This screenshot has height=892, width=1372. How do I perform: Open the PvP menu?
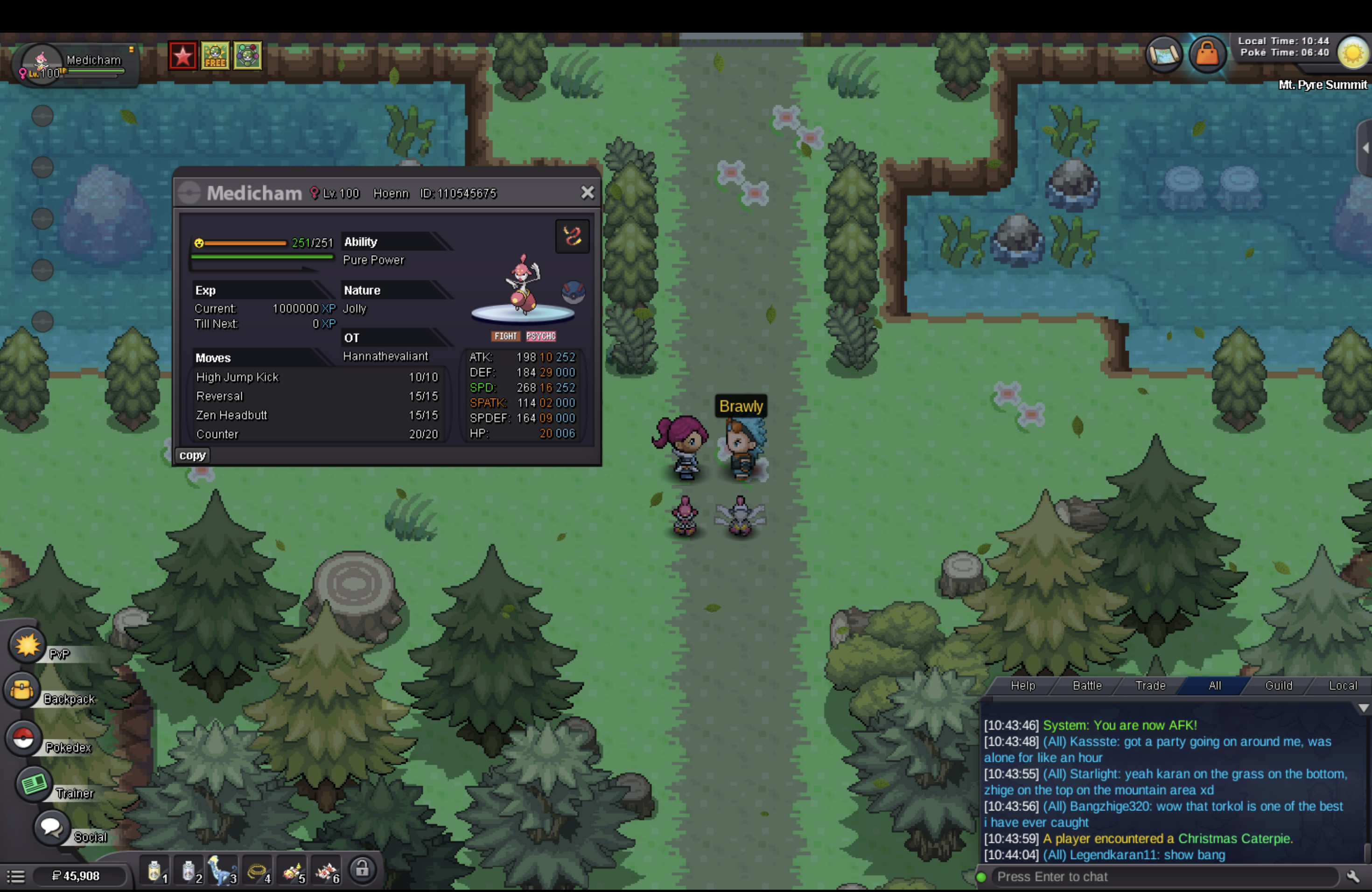coord(27,645)
